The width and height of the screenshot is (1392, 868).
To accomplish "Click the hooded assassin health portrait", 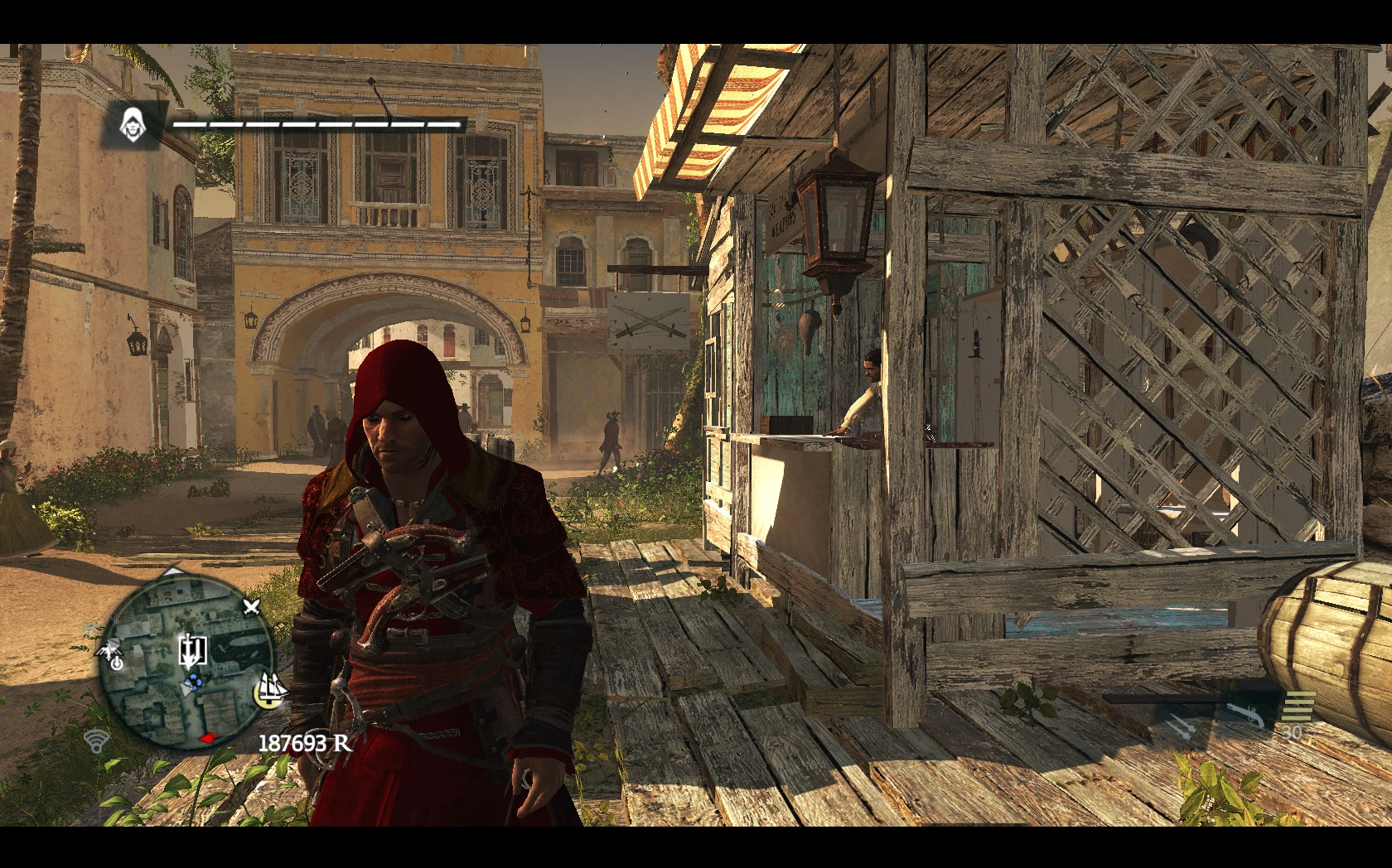I will pos(133,126).
